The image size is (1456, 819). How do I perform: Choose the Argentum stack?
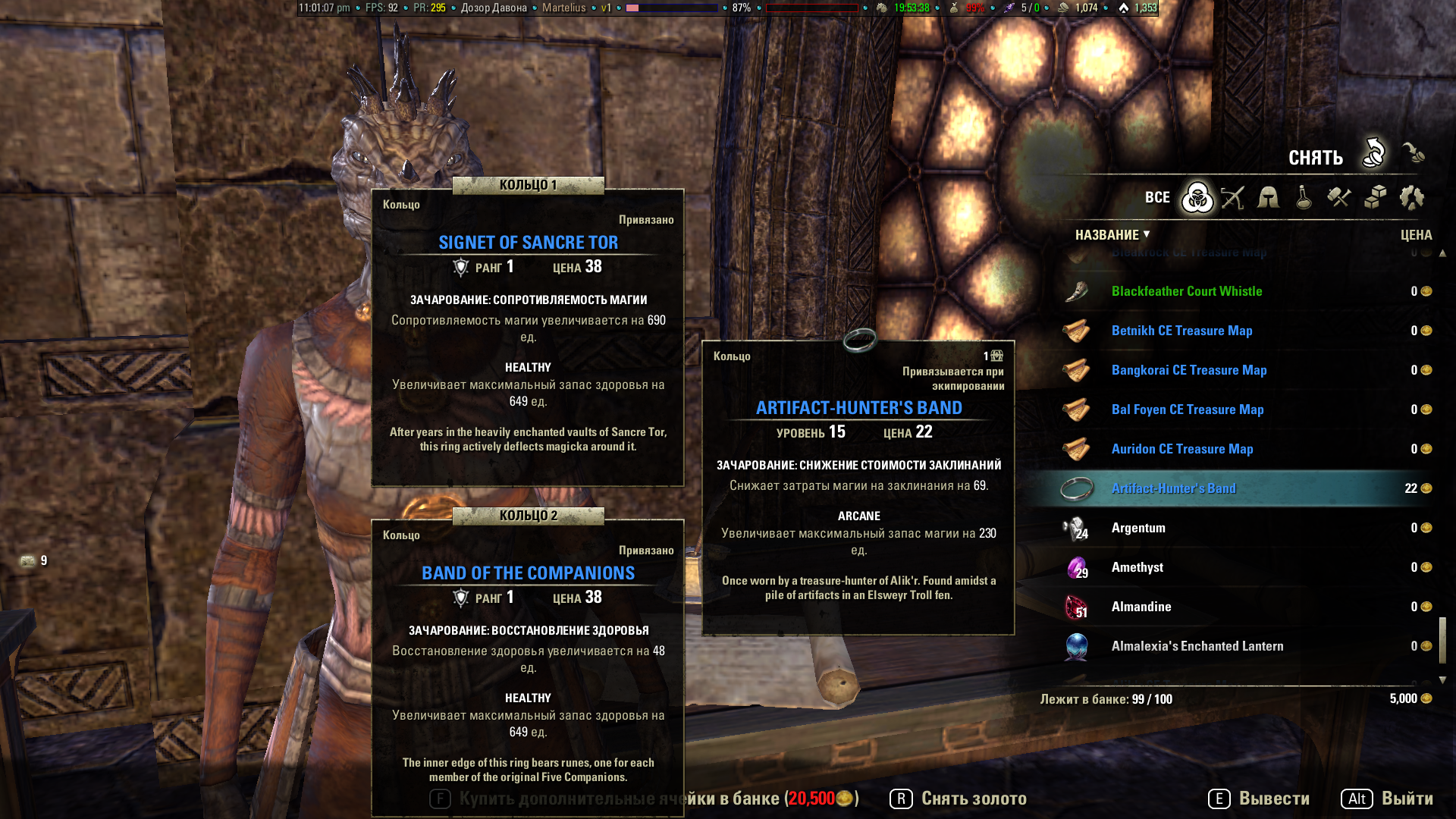tap(1138, 528)
